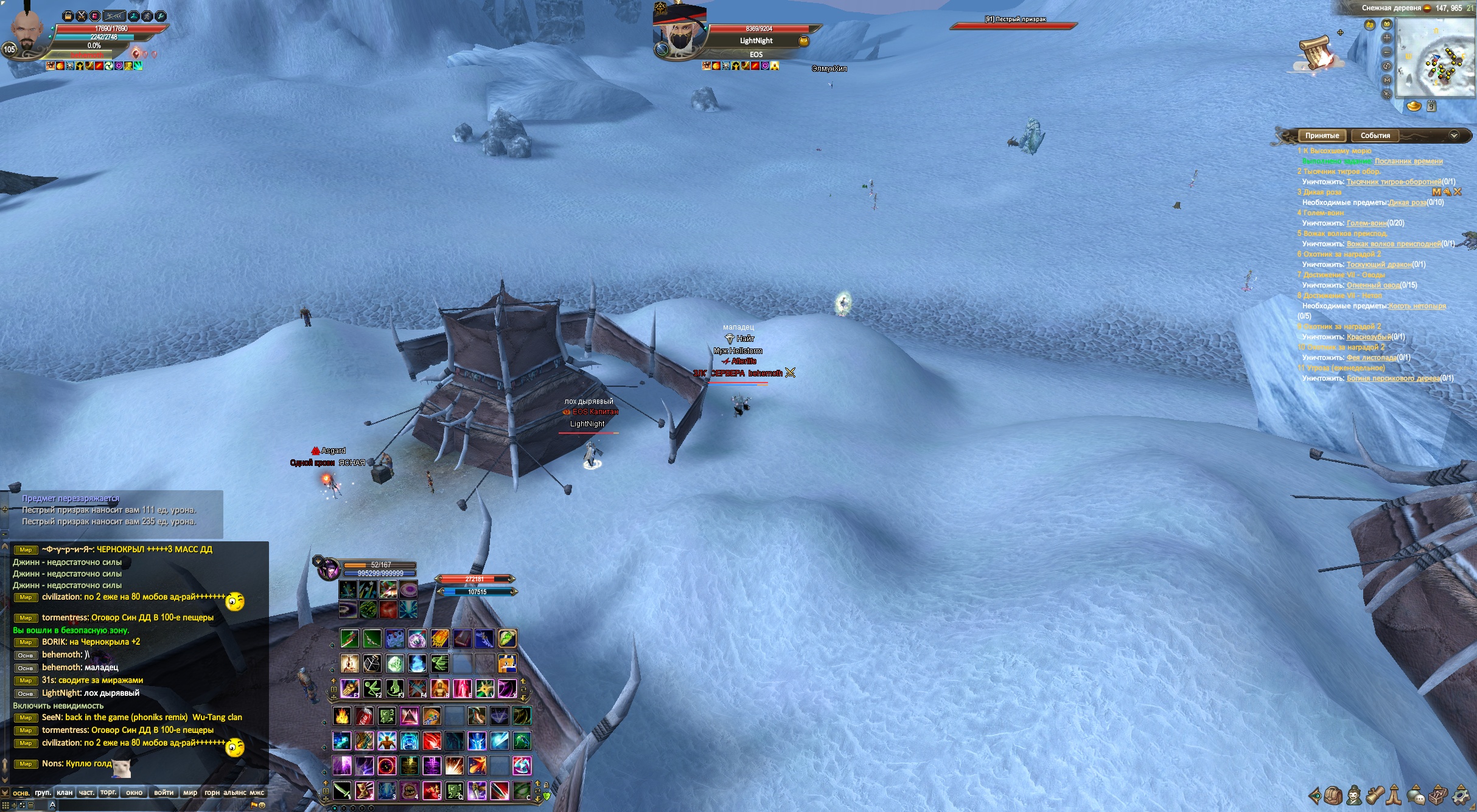This screenshot has width=1477, height=812.
Task: Open the praying hands menu icon
Action: 1394,796
